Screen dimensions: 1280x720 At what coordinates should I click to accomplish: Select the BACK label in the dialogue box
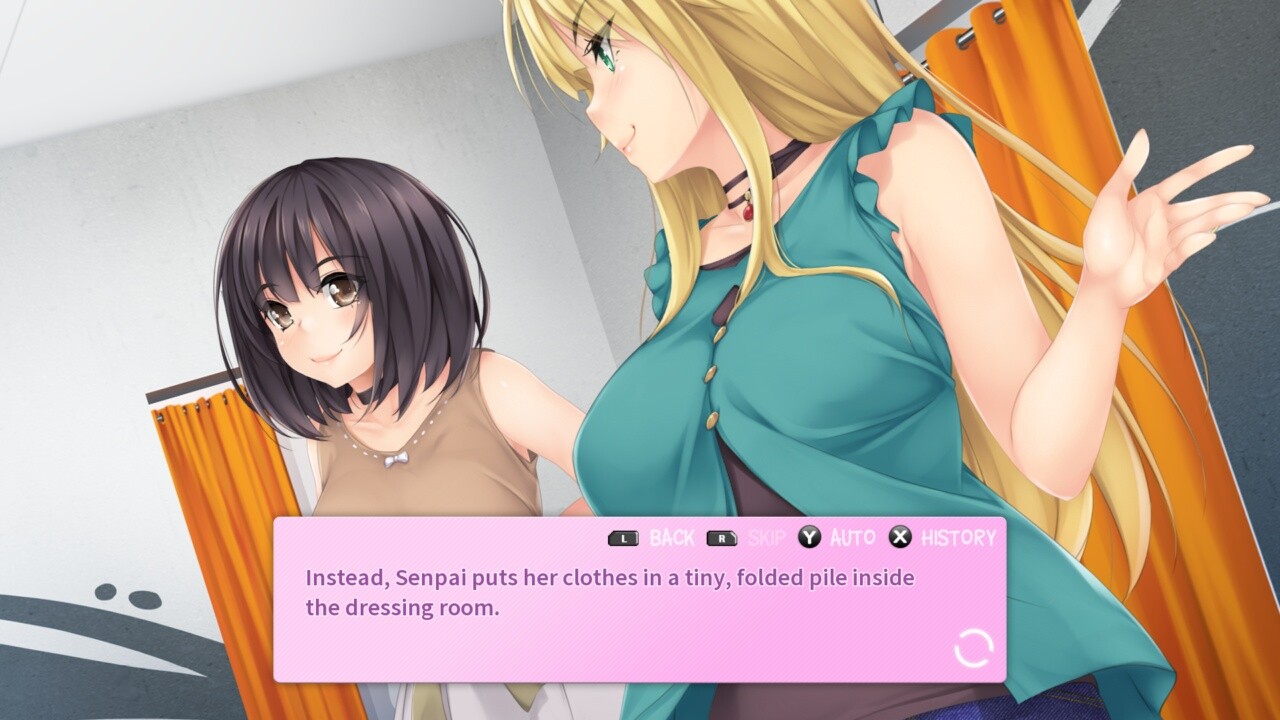[672, 537]
